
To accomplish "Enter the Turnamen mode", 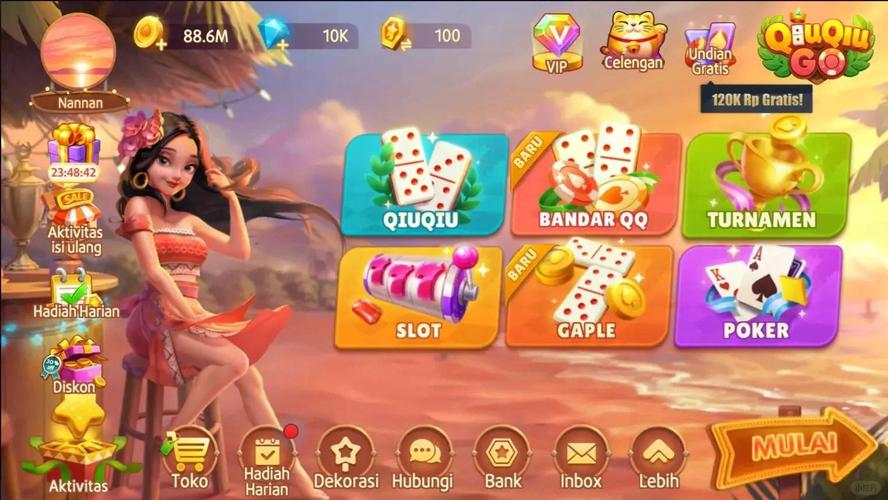I will pos(763,185).
